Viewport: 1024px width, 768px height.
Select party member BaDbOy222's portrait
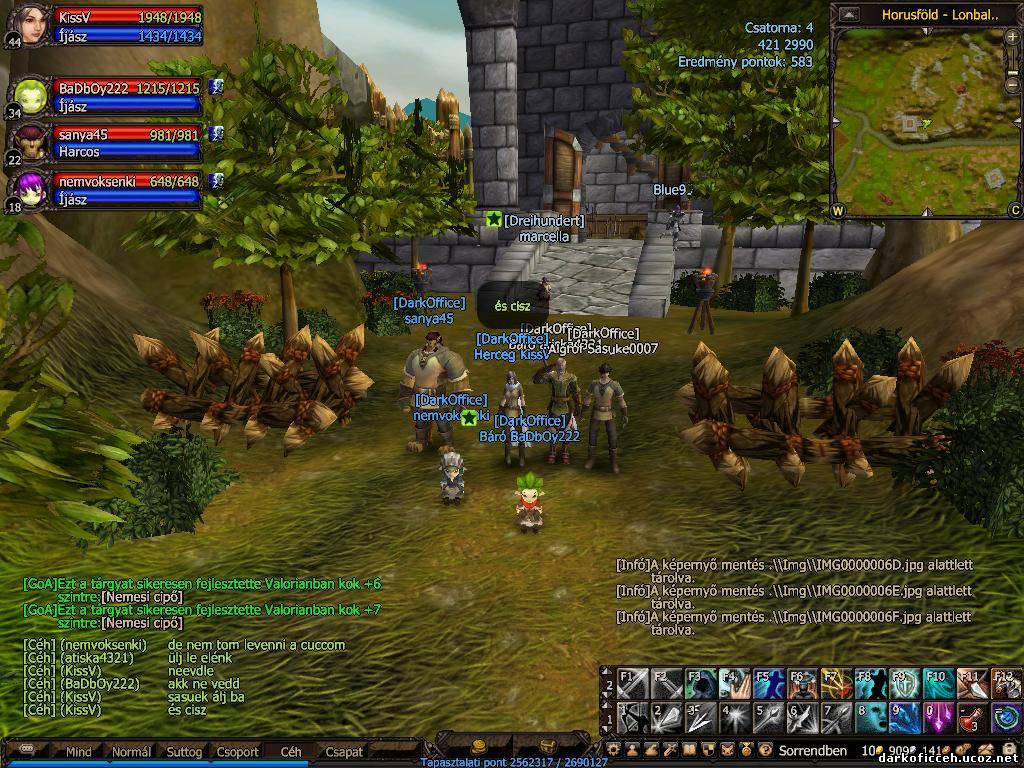point(31,95)
